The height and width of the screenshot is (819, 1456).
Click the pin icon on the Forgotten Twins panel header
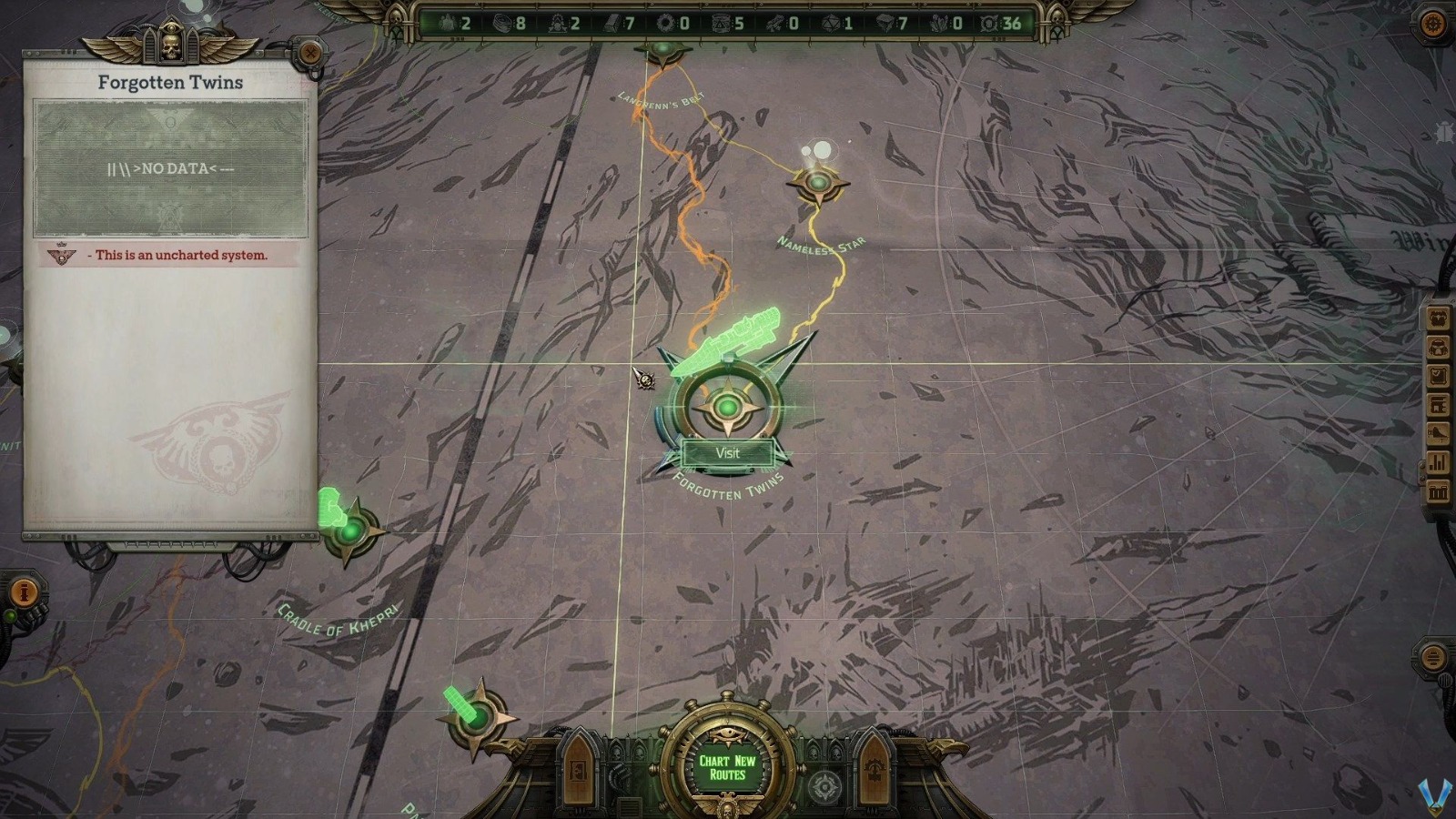(313, 54)
